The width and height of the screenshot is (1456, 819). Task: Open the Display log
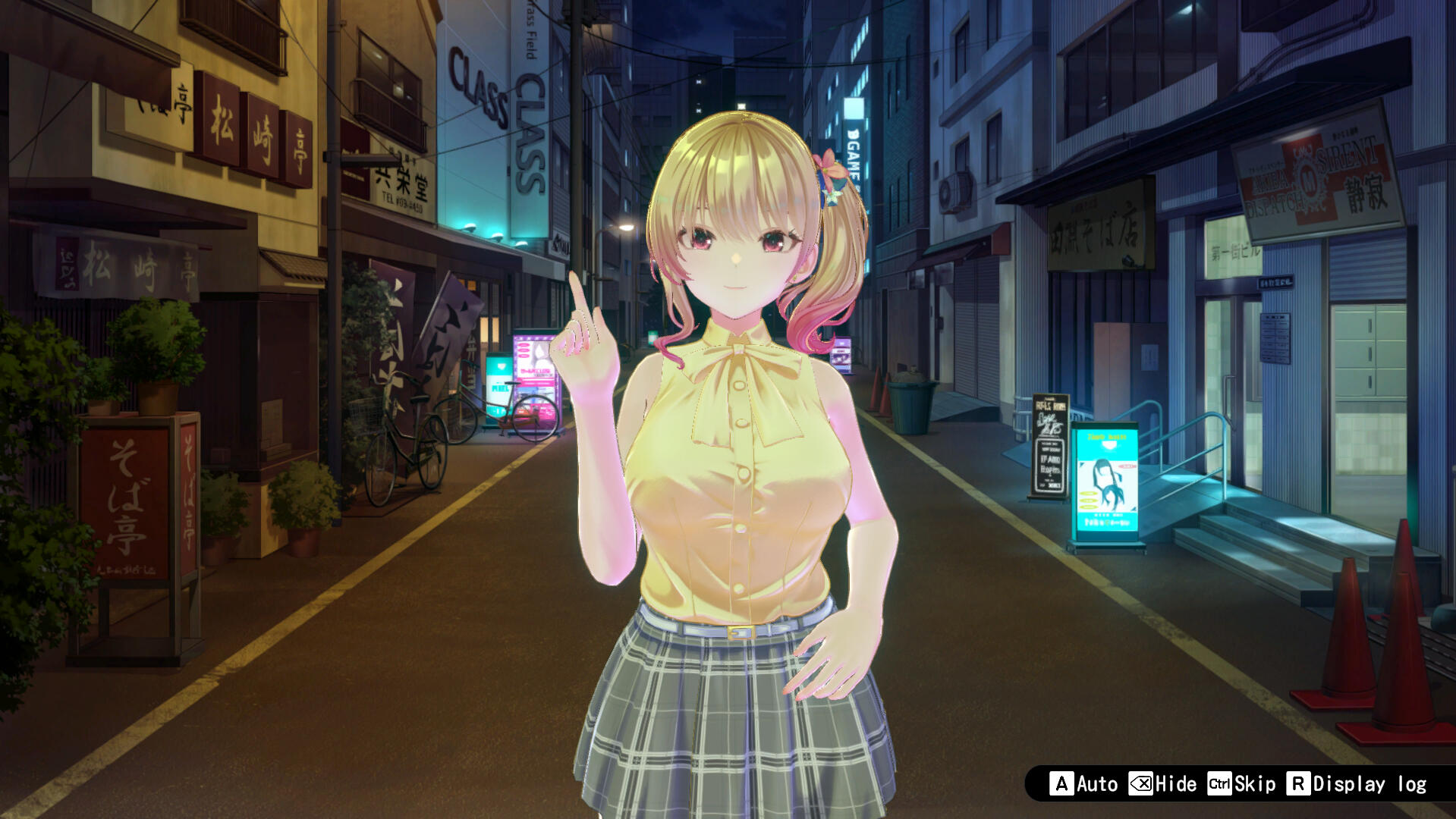[x=1357, y=783]
